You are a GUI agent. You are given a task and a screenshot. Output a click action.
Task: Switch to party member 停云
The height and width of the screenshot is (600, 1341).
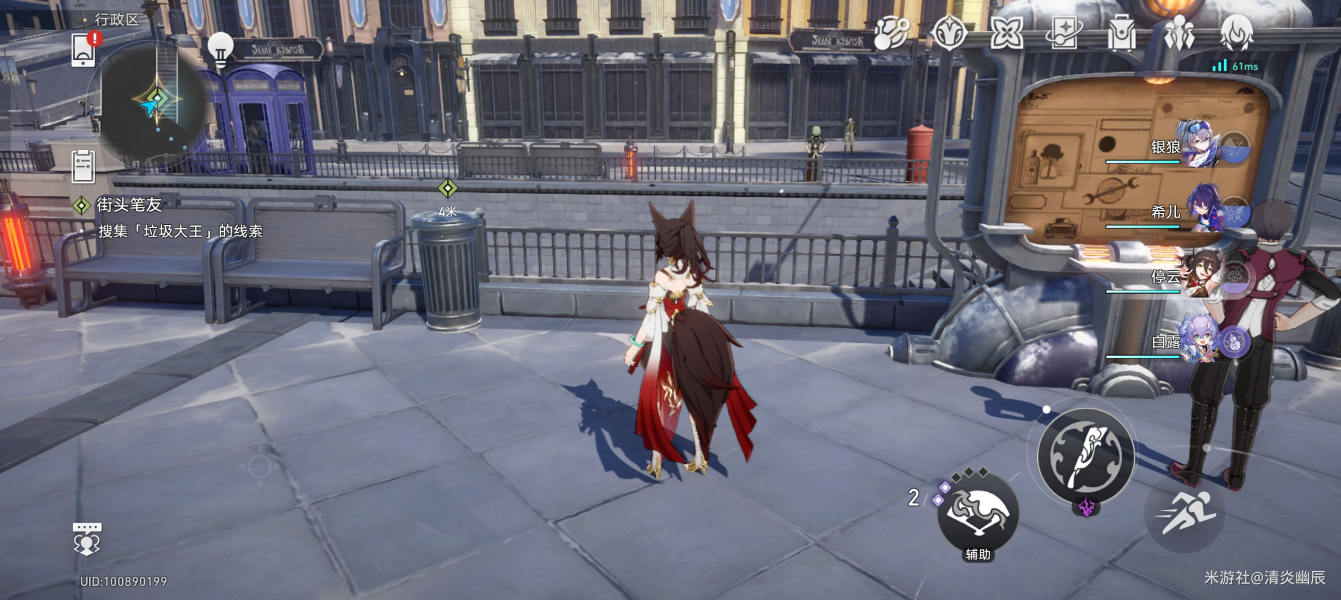tap(1200, 276)
